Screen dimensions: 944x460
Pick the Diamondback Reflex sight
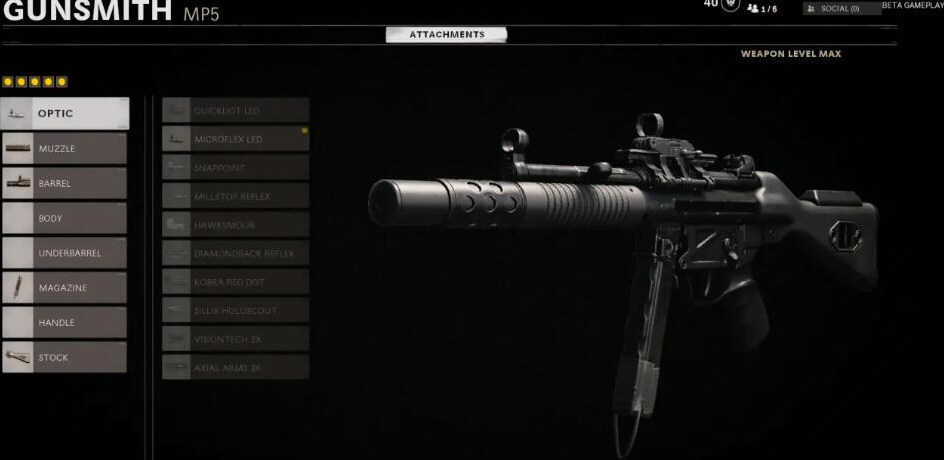pos(236,254)
